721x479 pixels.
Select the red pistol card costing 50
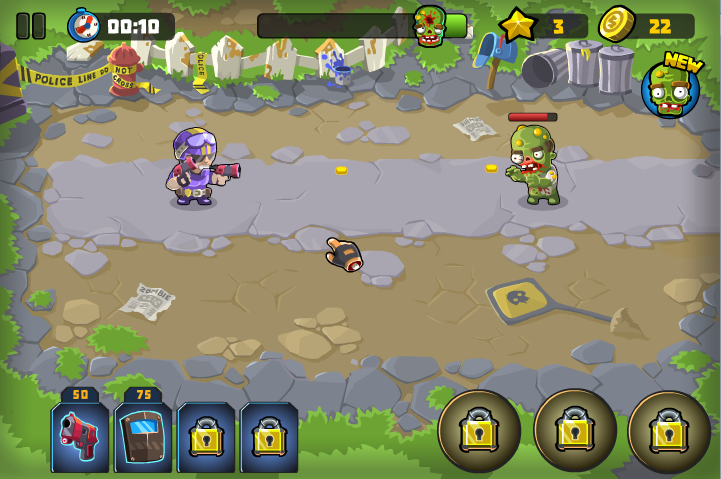click(80, 437)
